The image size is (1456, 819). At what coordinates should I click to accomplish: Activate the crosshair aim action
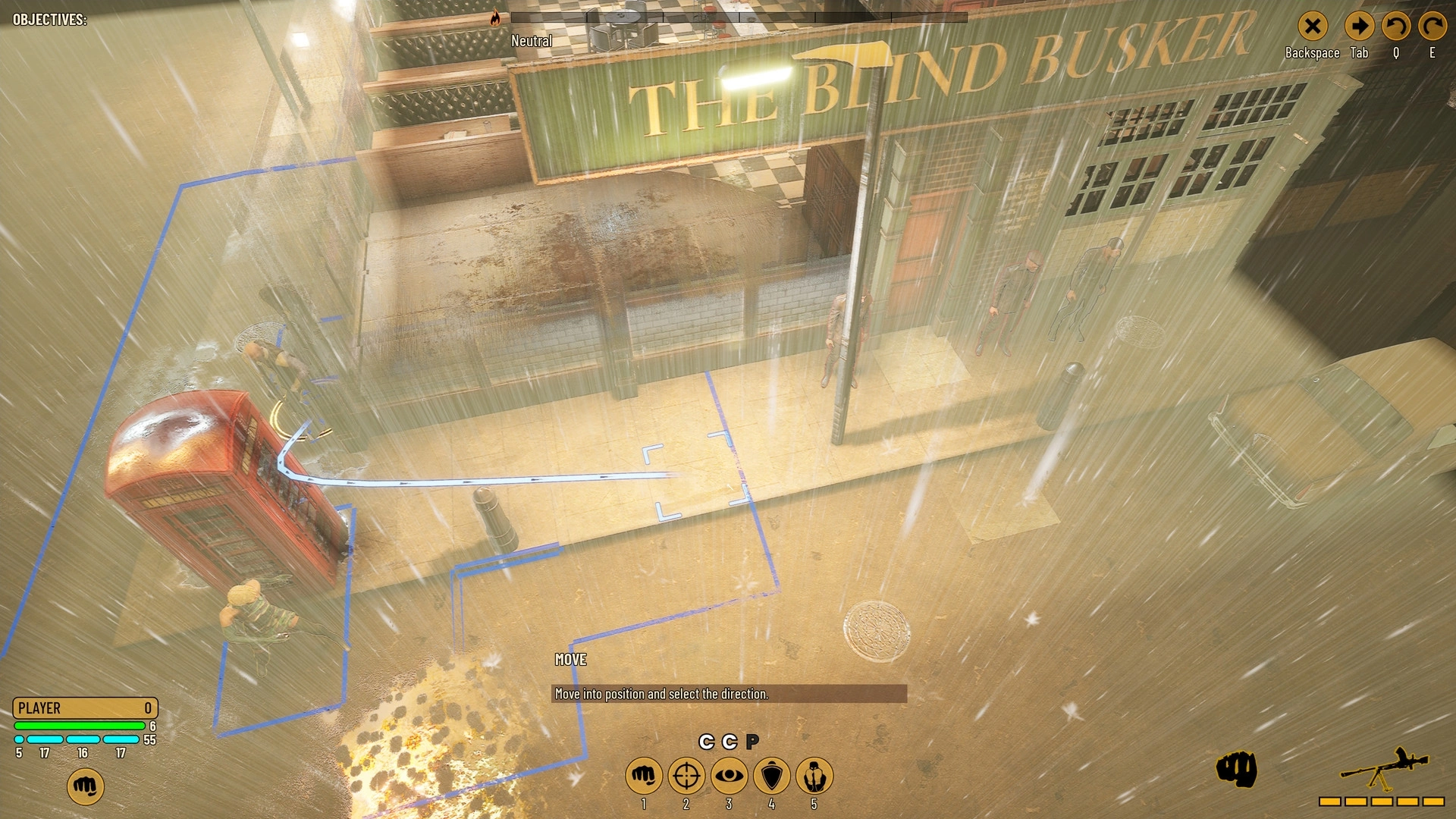coord(686,776)
